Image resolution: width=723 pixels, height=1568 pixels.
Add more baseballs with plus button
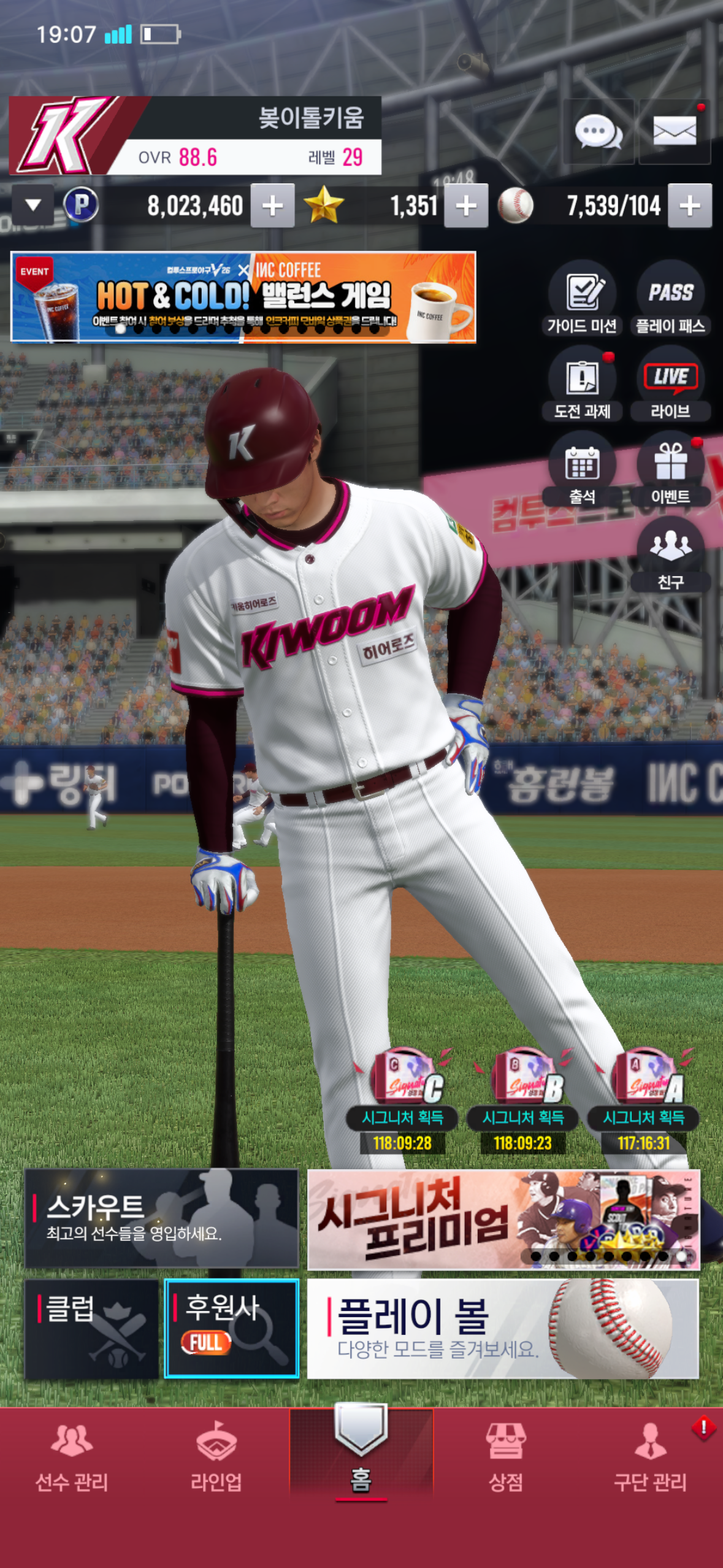pyautogui.click(x=690, y=206)
